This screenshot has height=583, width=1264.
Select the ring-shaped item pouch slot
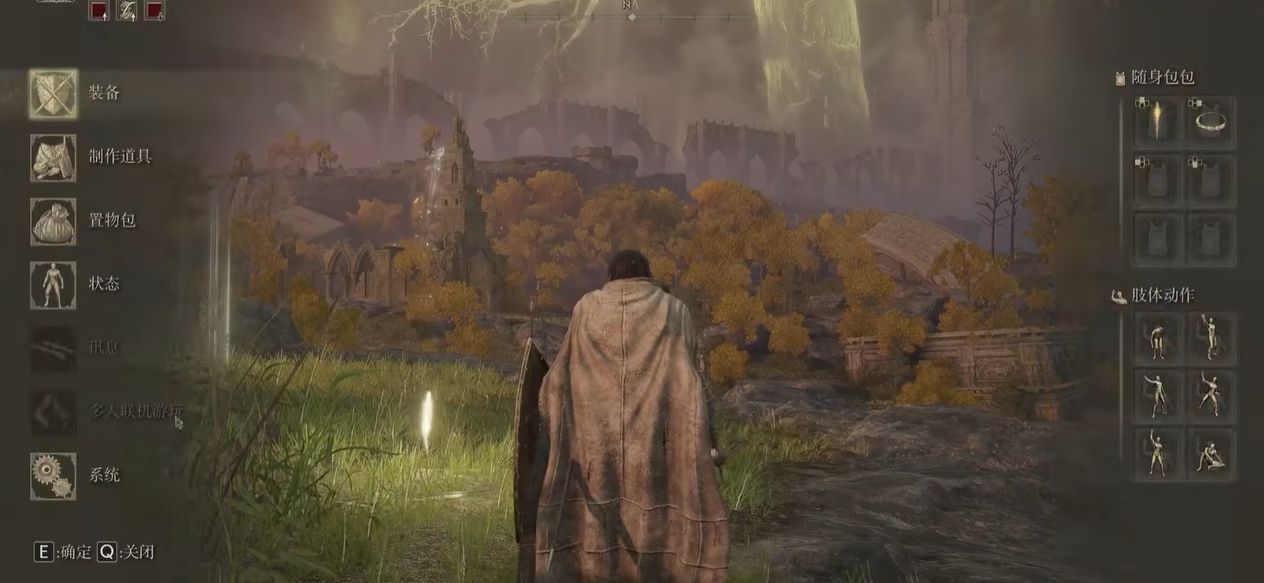click(x=1211, y=123)
